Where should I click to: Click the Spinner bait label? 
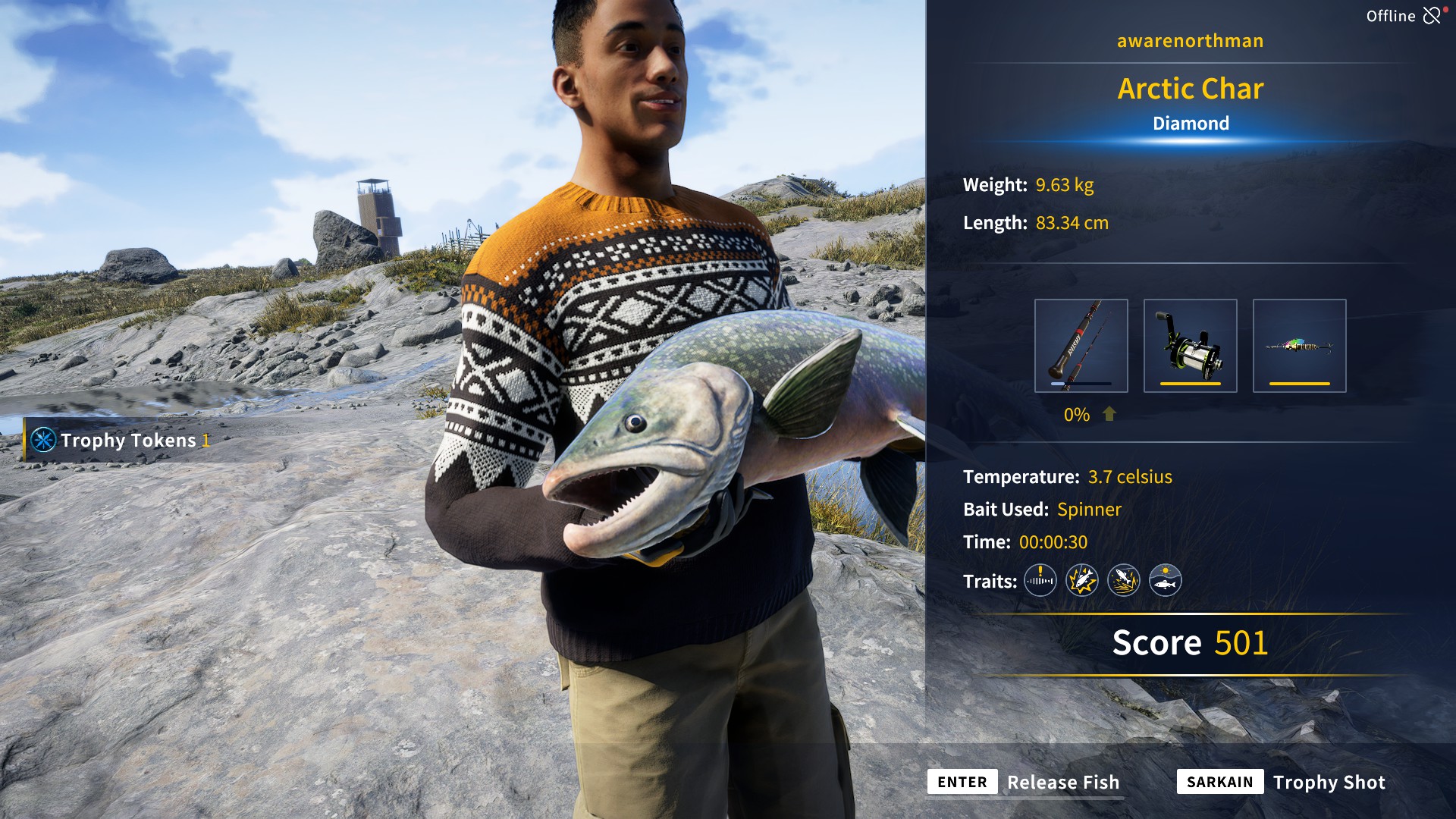1090,510
